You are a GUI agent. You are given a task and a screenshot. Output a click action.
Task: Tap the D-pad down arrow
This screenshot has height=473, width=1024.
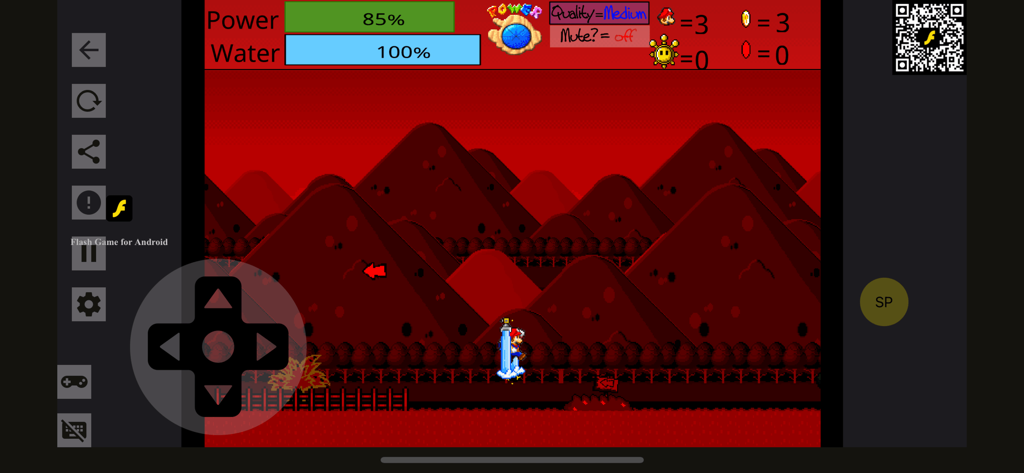218,395
